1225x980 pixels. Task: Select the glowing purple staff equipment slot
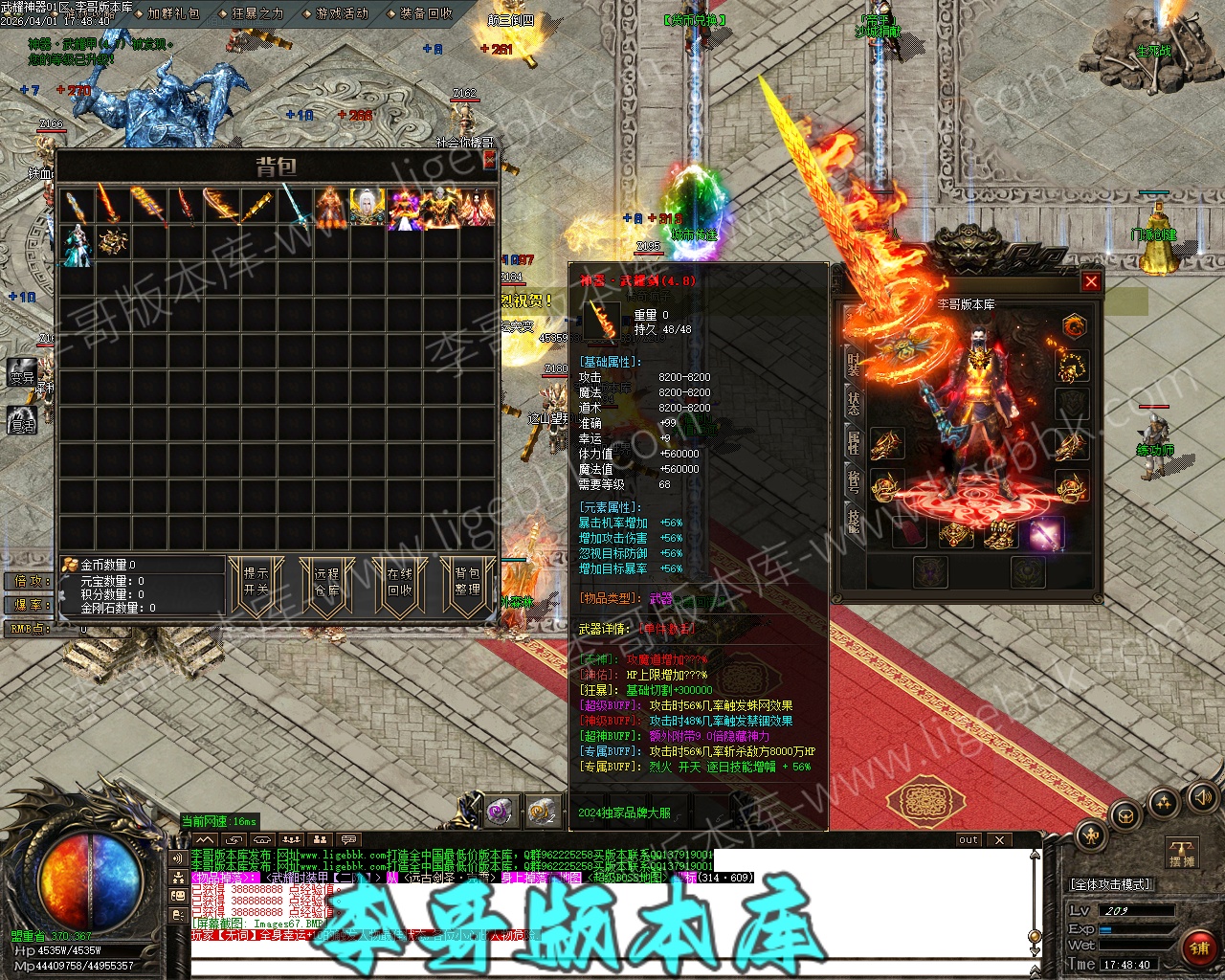(x=1044, y=534)
